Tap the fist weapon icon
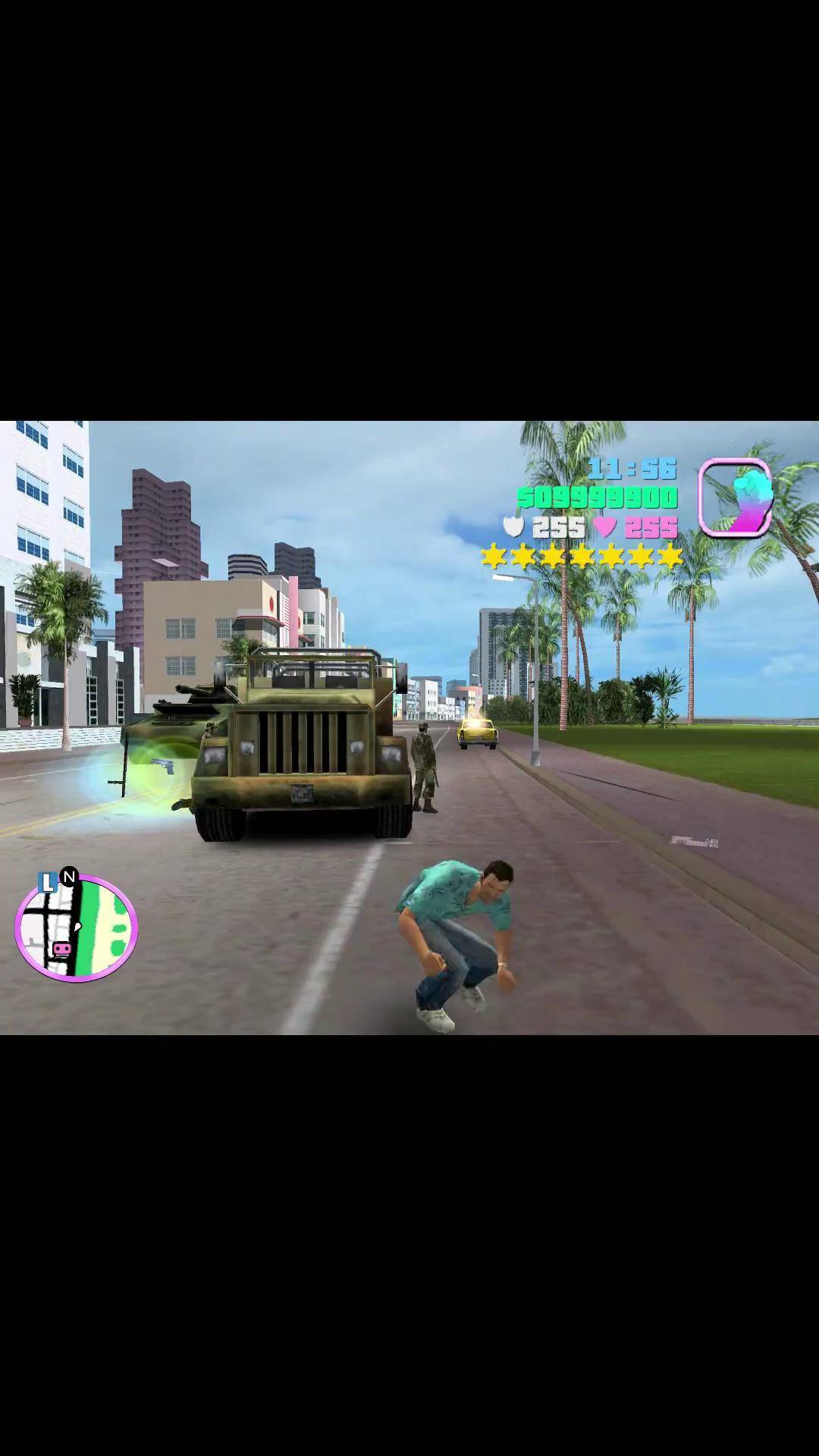This screenshot has height=1456, width=819. click(x=735, y=497)
